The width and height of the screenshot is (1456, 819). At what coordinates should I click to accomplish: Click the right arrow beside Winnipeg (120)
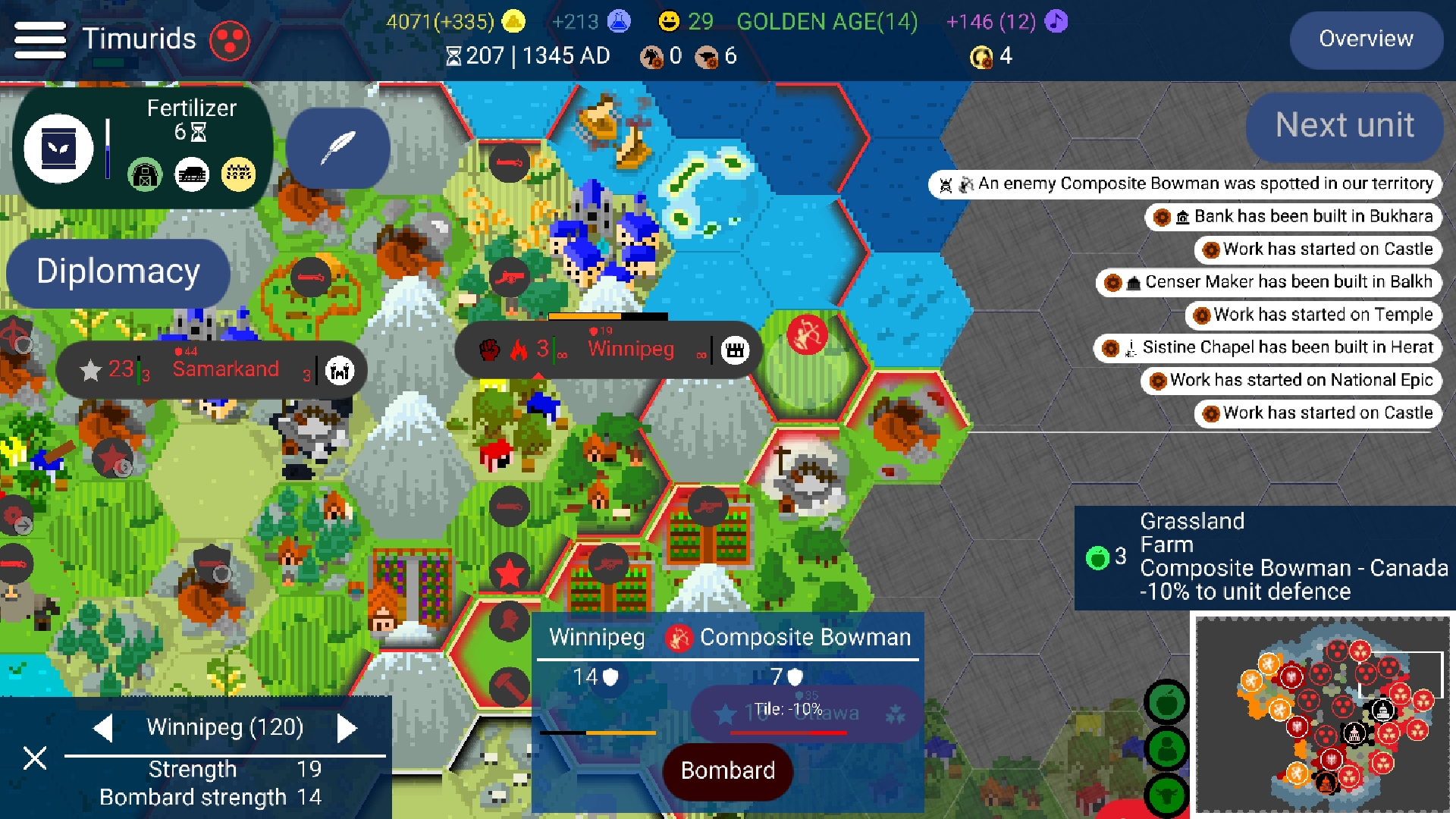(349, 727)
